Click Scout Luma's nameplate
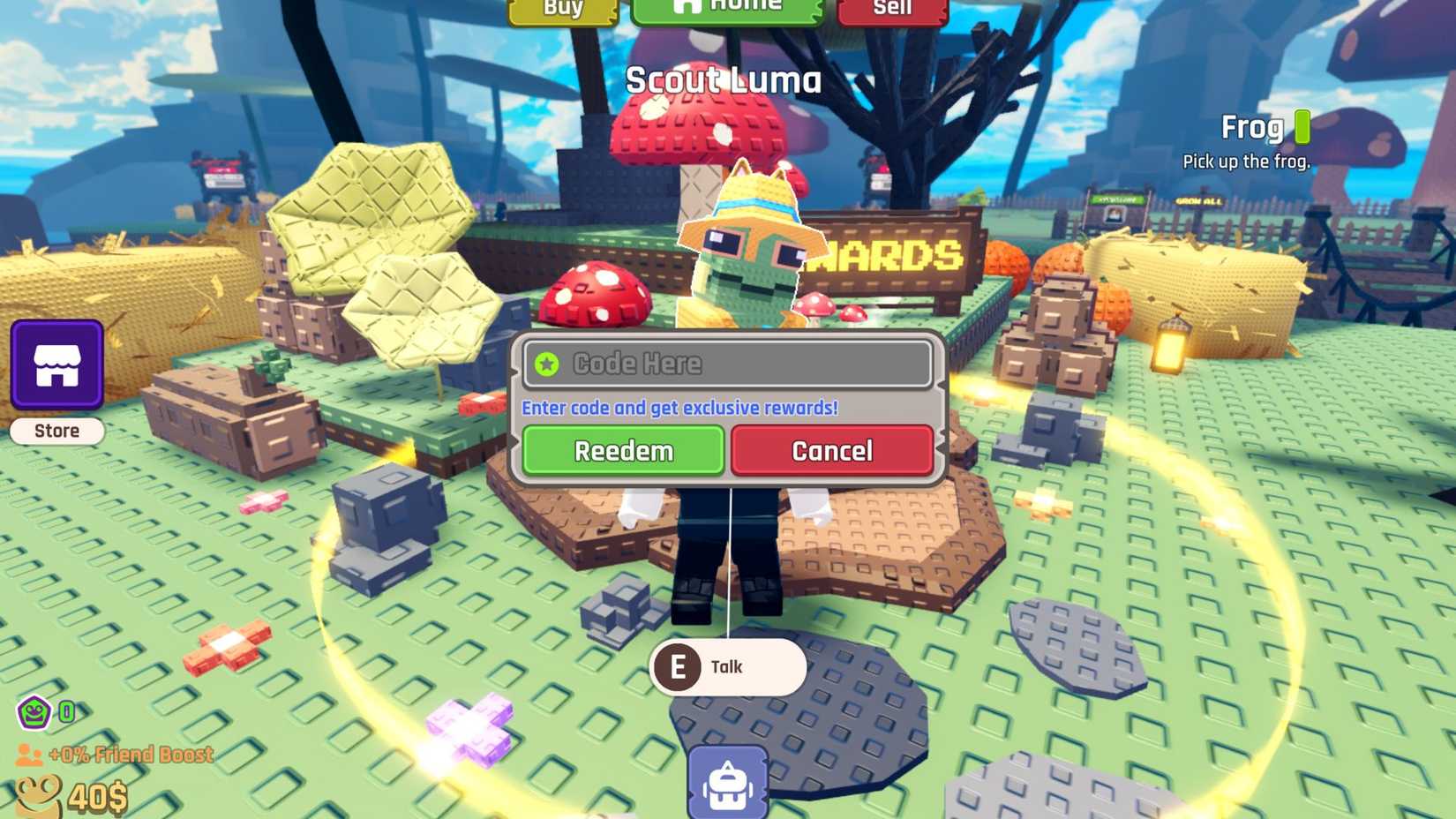The height and width of the screenshot is (819, 1456). 725,81
